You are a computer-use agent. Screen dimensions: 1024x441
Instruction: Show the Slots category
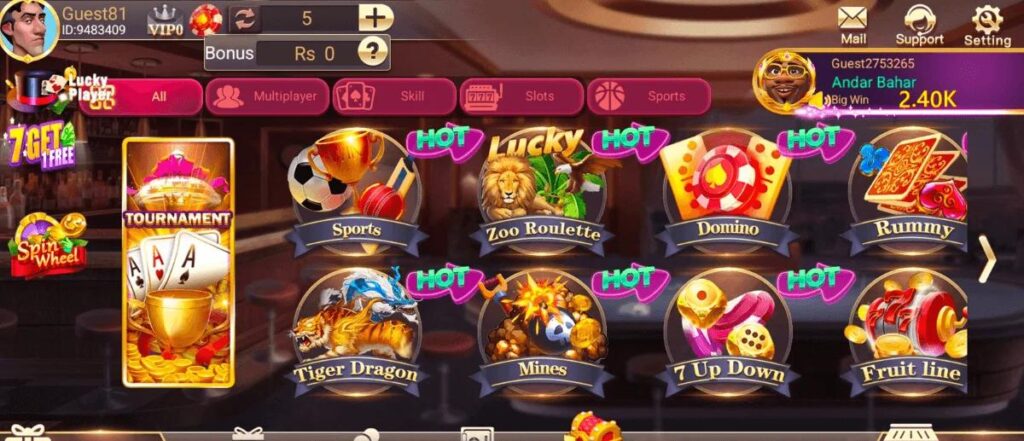pyautogui.click(x=521, y=97)
